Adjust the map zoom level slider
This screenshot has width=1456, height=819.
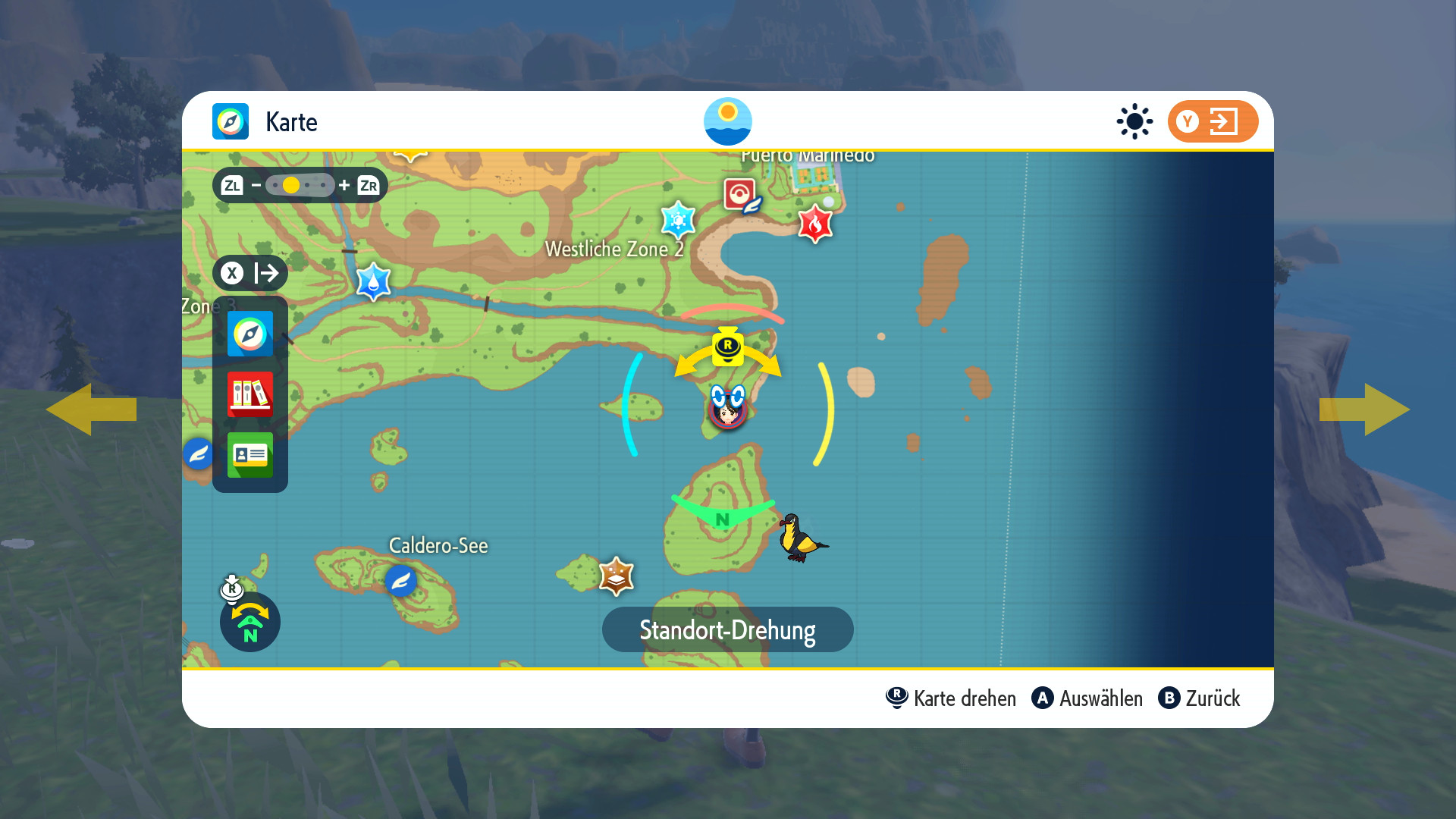tap(300, 185)
